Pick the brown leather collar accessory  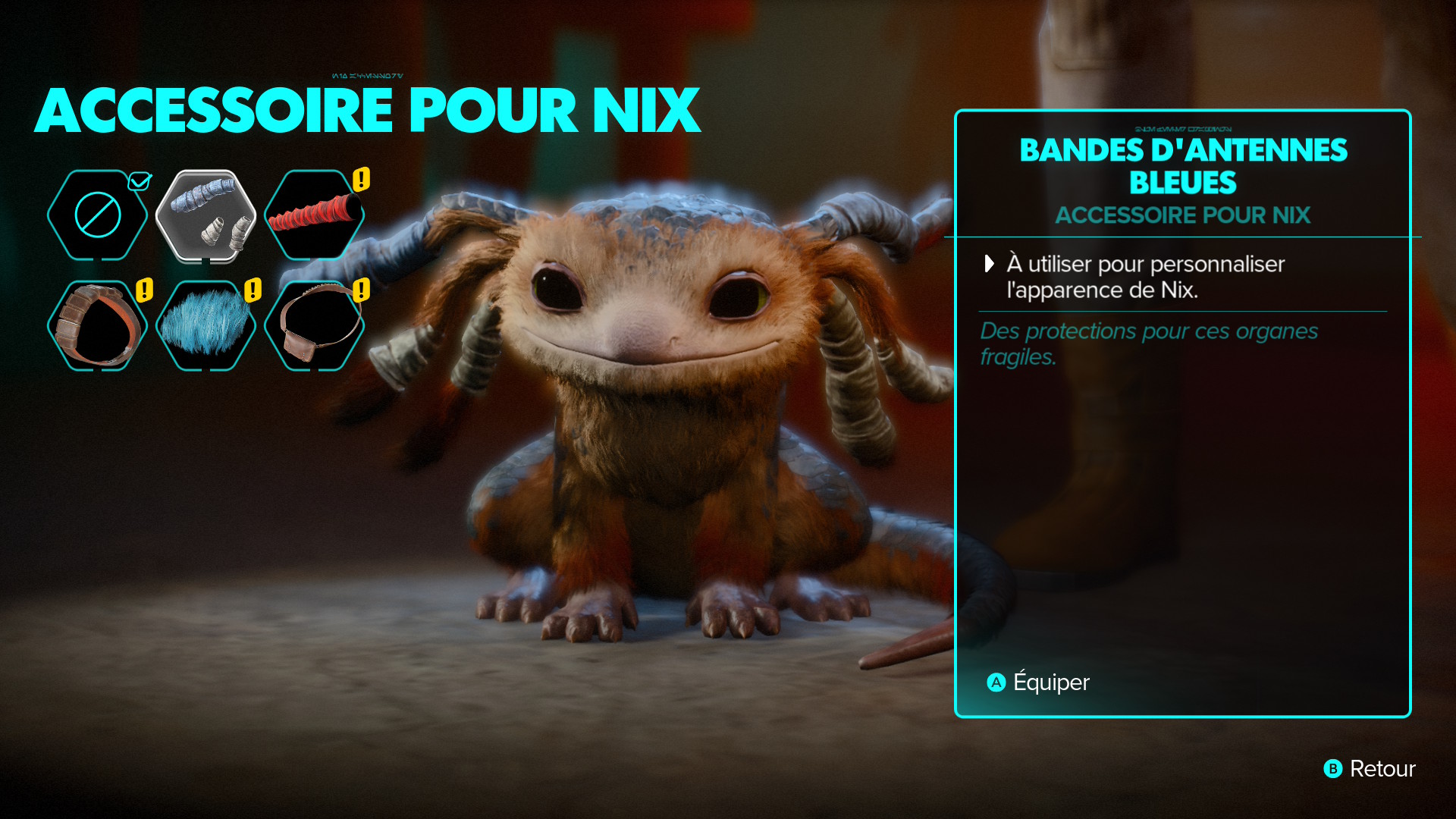click(x=98, y=326)
